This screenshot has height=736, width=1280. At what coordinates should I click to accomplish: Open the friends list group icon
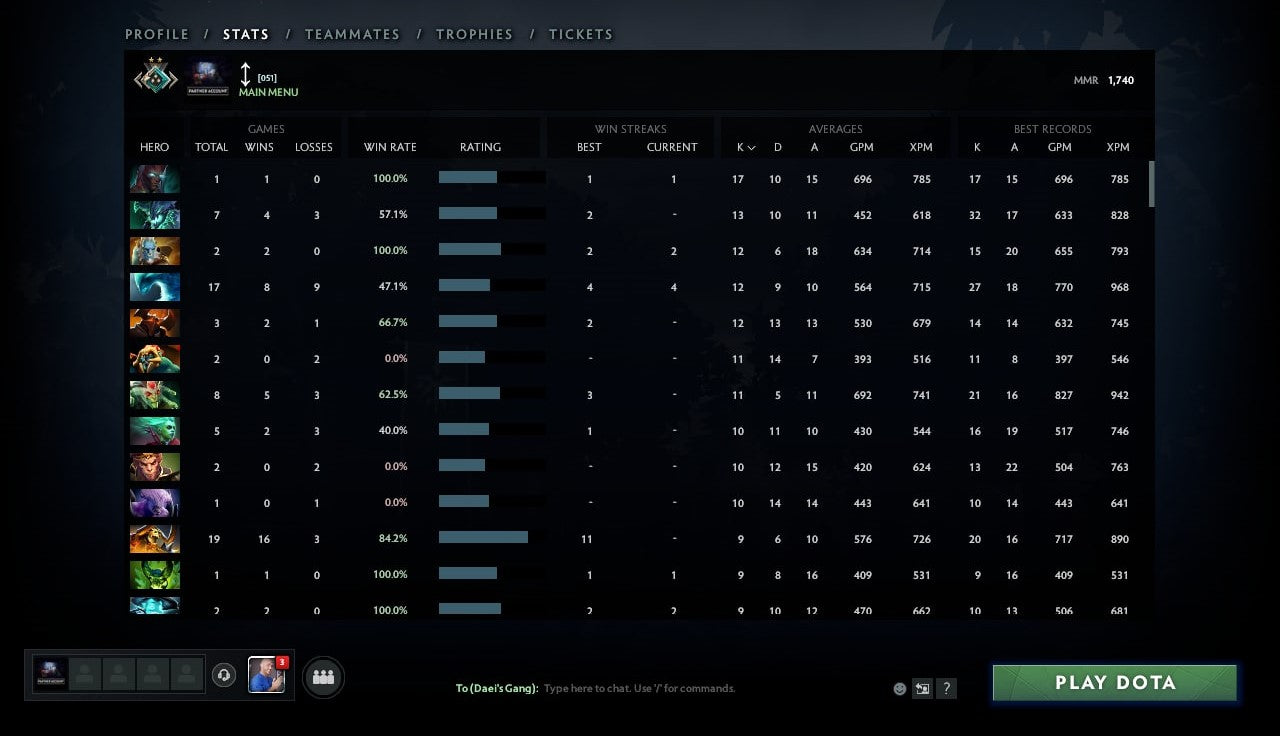322,675
